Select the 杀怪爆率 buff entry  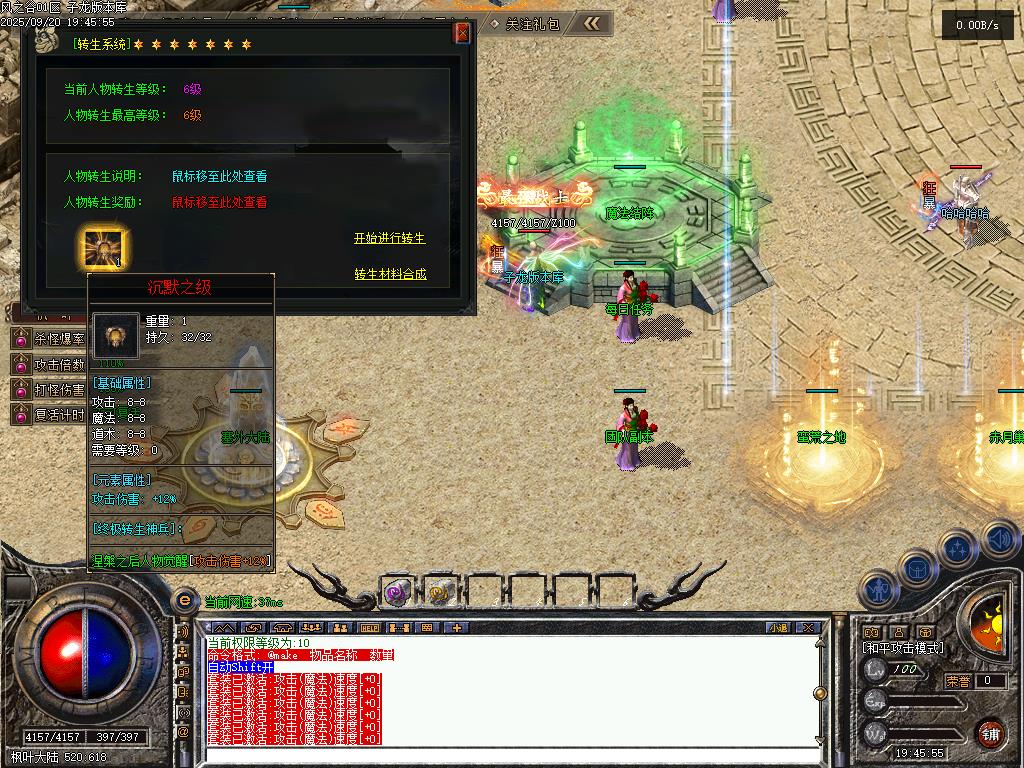point(48,340)
